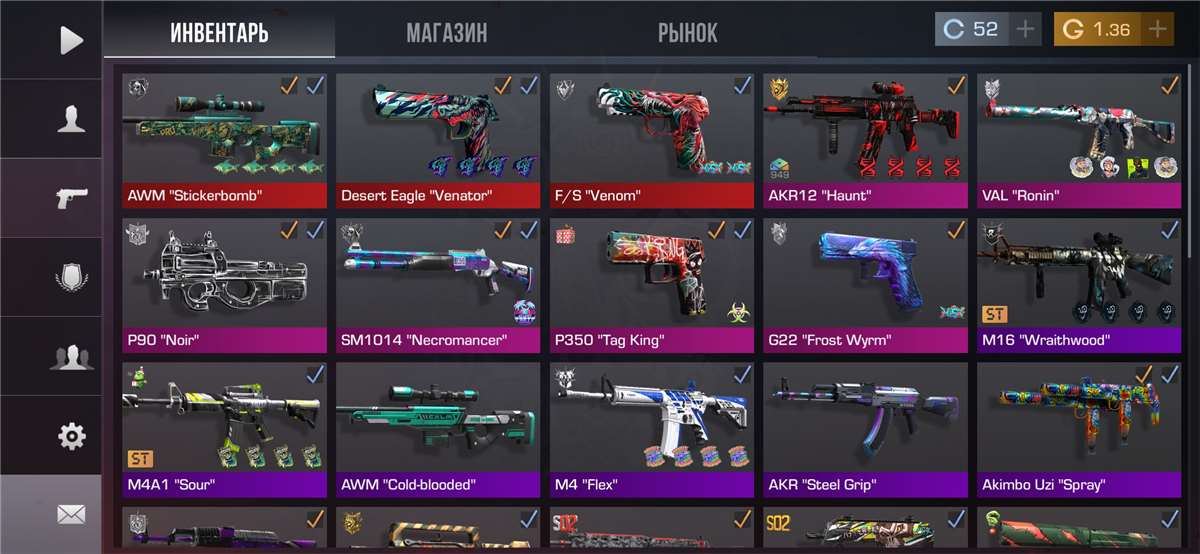Open the clan shield sidebar icon

(71, 277)
